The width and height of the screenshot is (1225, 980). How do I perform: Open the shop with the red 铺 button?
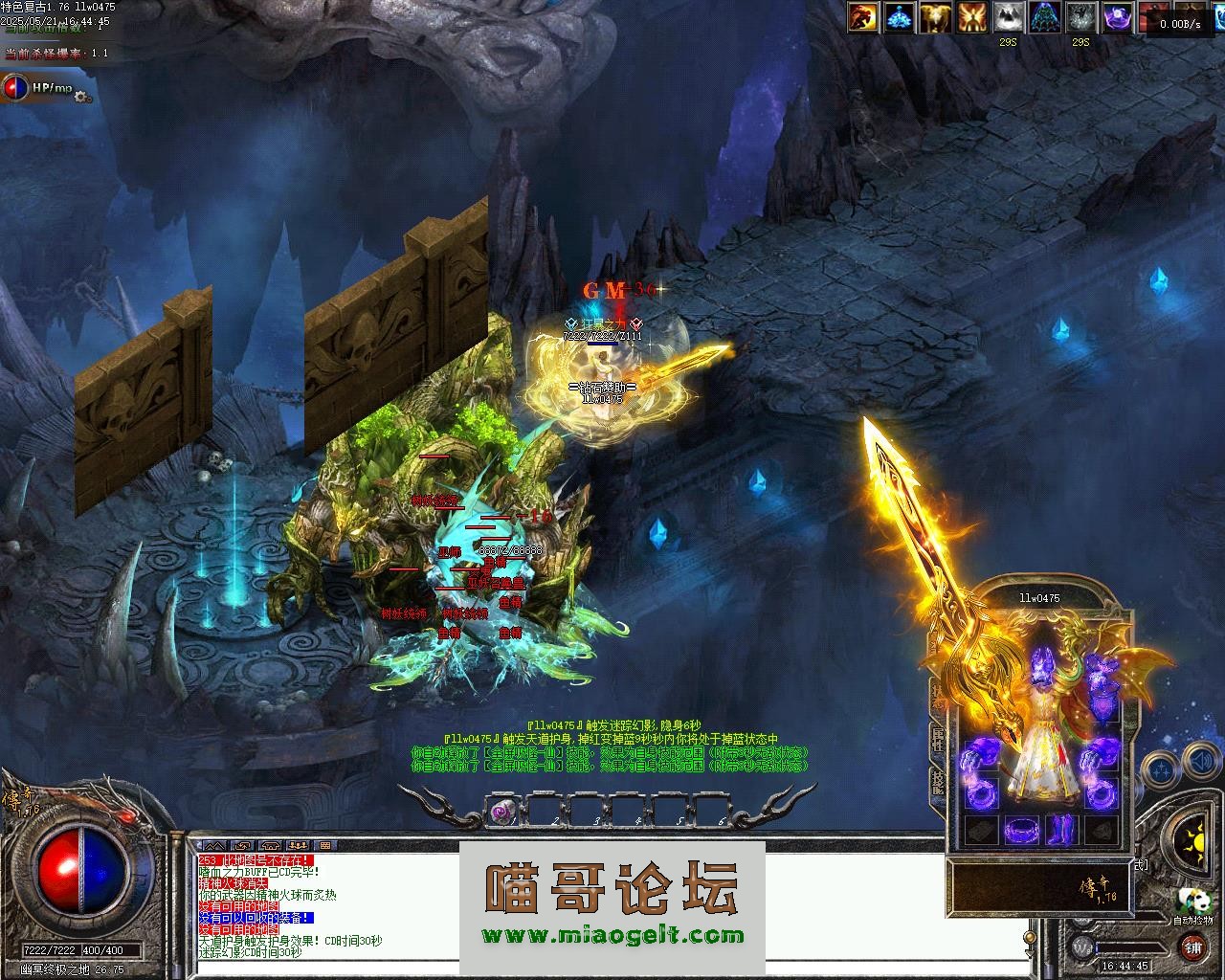pos(1193,947)
